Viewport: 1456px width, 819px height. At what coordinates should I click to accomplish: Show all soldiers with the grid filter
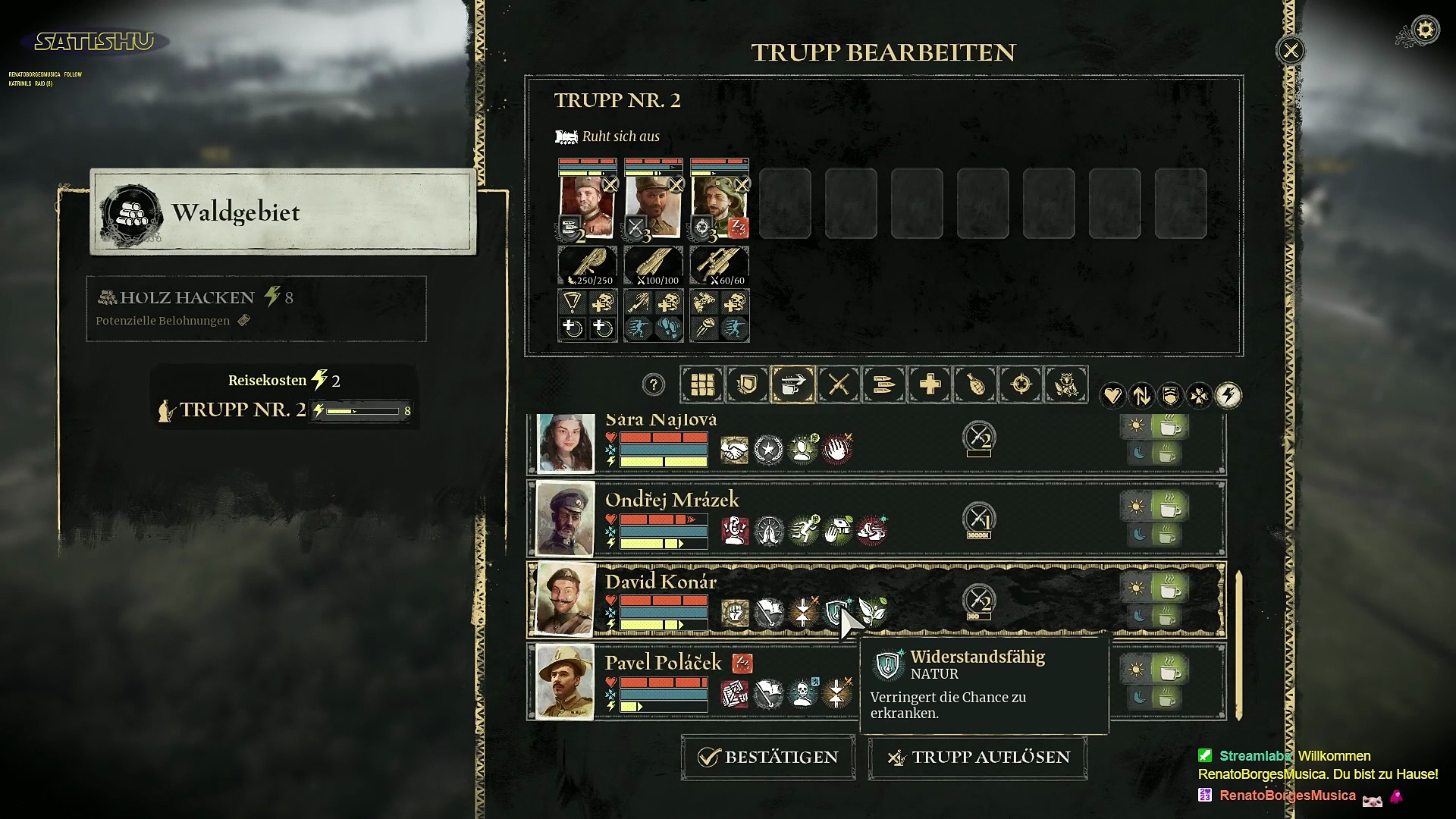[702, 384]
